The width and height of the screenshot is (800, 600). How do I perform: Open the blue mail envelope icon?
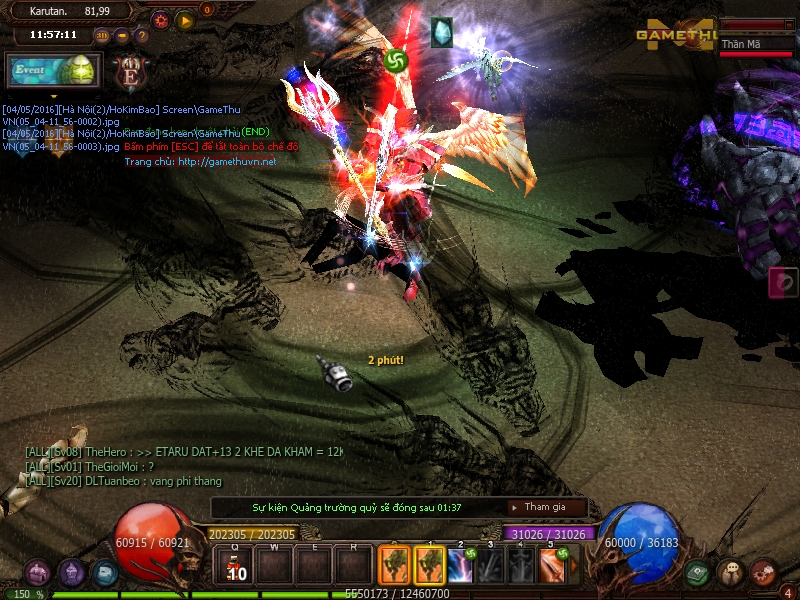point(104,573)
